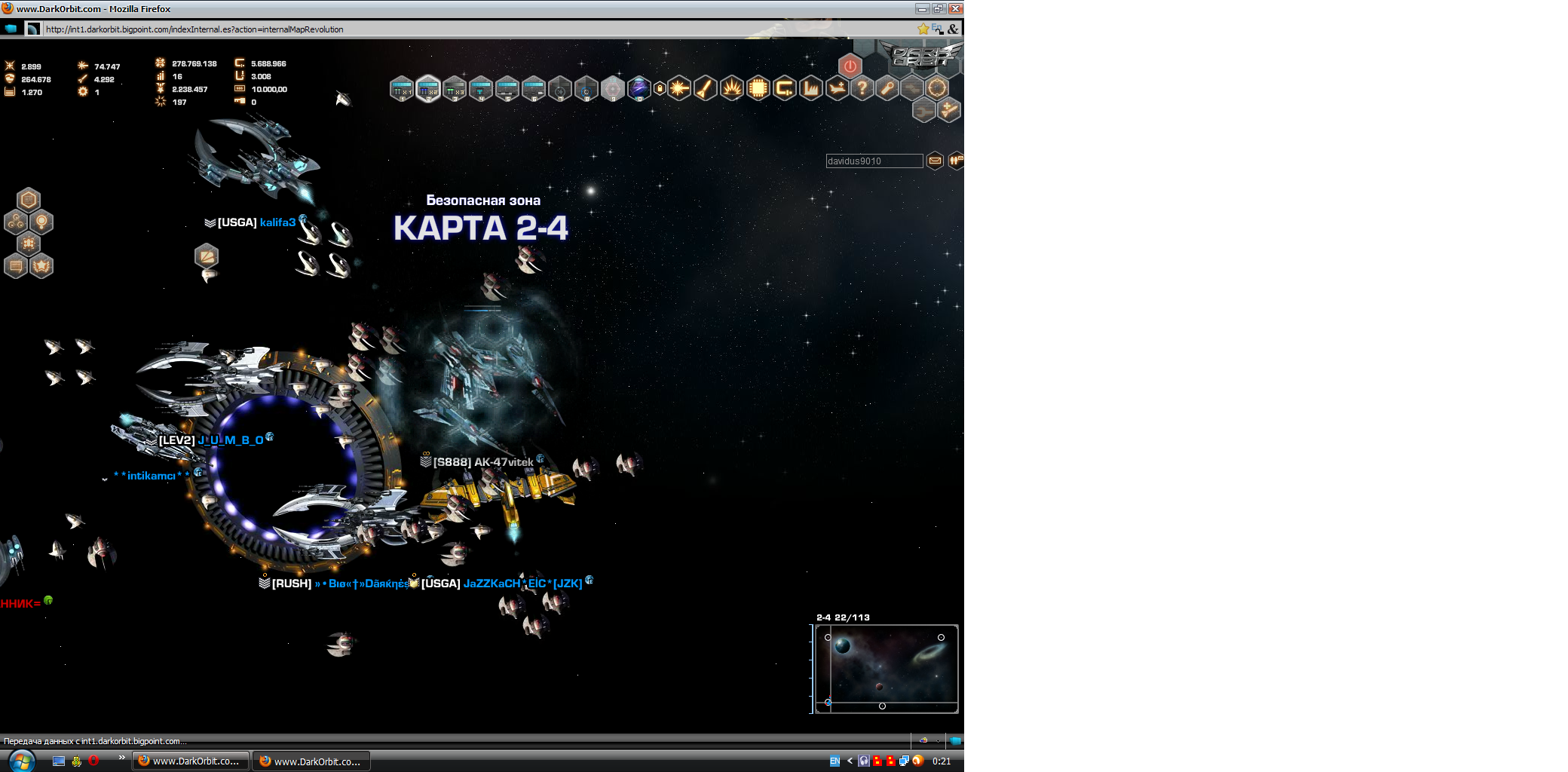Viewport: 1568px width, 772px height.
Task: Activate hotbar slot 0 with the purple crystal
Action: (x=639, y=88)
